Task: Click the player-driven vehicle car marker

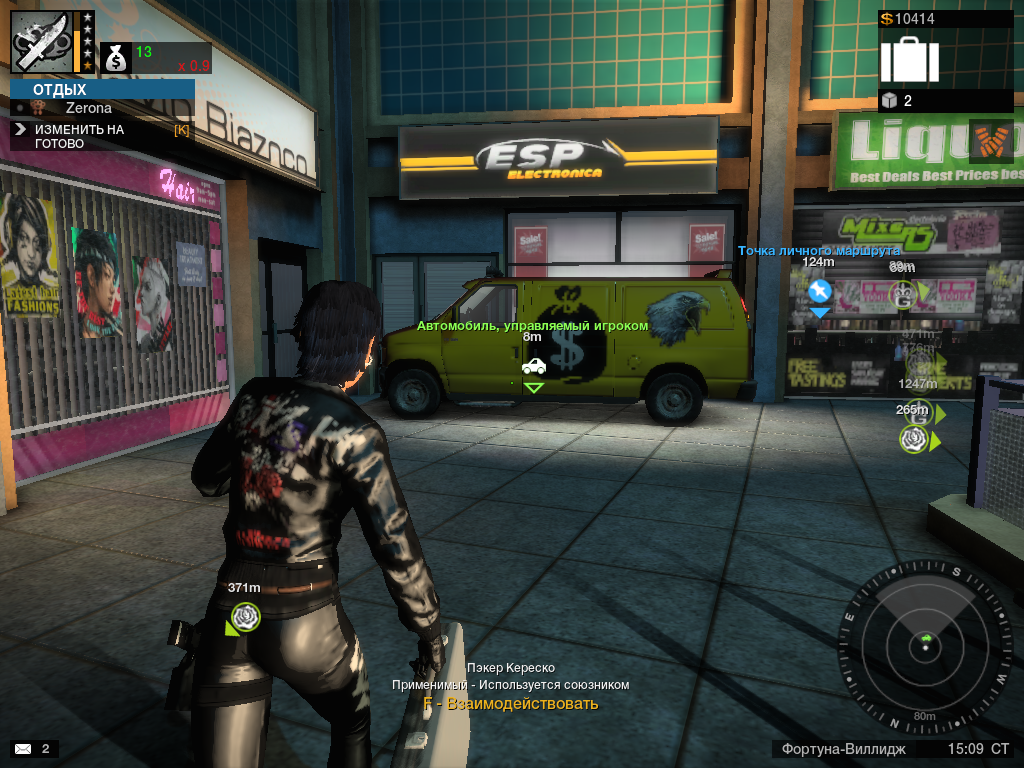Action: [534, 366]
